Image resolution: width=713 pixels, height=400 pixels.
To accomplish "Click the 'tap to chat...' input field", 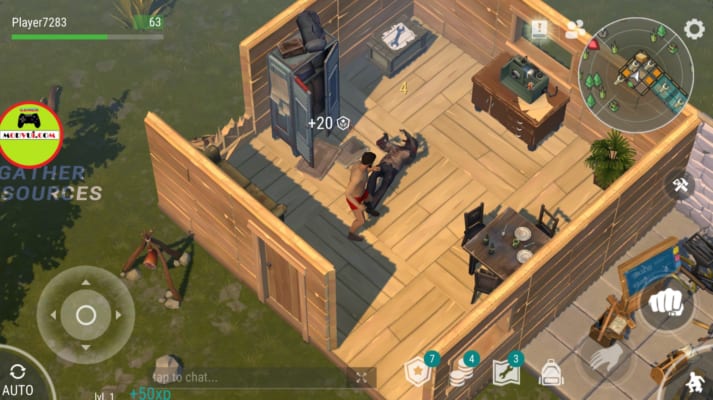I will 250,377.
